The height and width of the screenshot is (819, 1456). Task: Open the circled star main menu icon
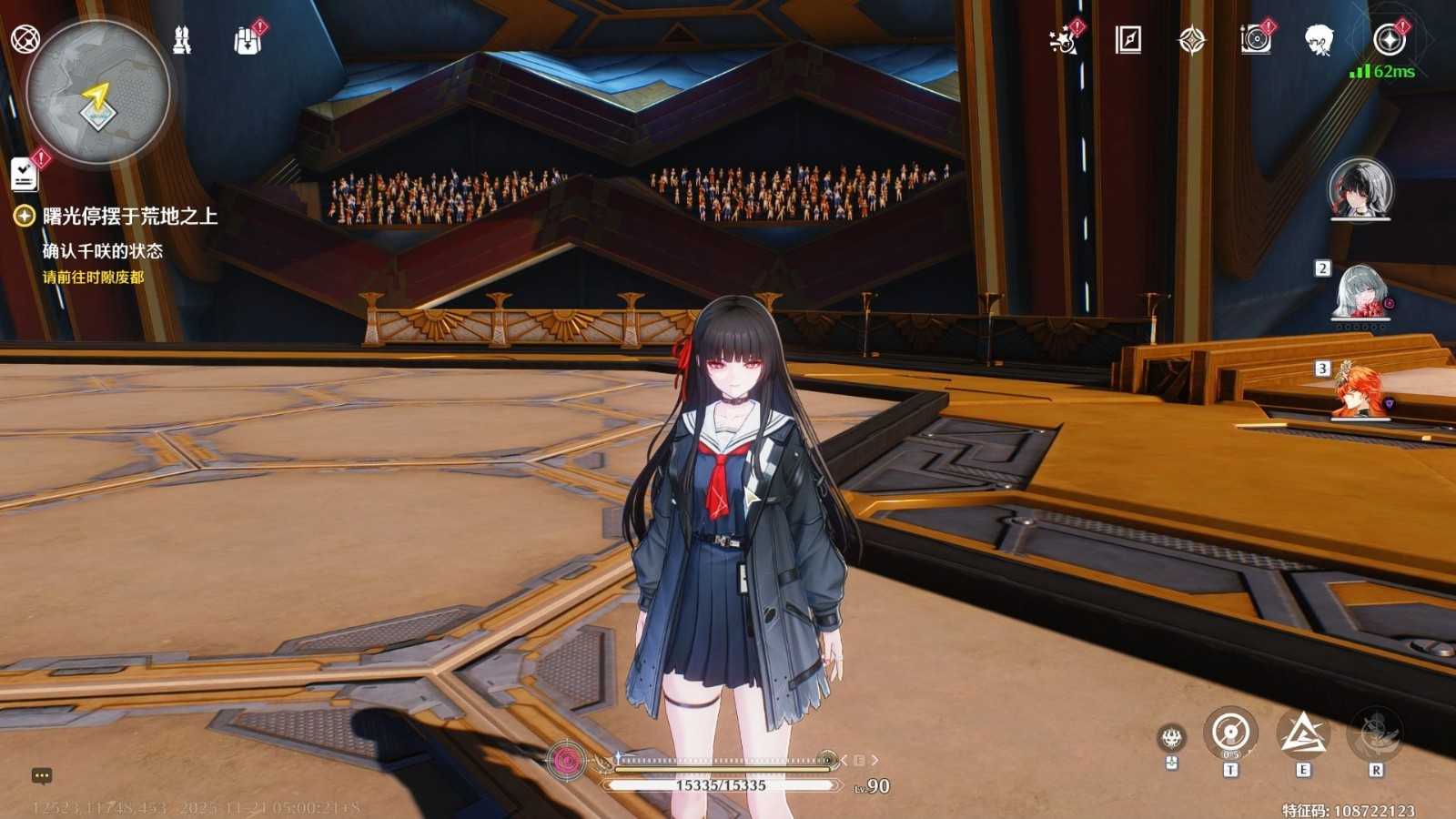click(x=1389, y=40)
